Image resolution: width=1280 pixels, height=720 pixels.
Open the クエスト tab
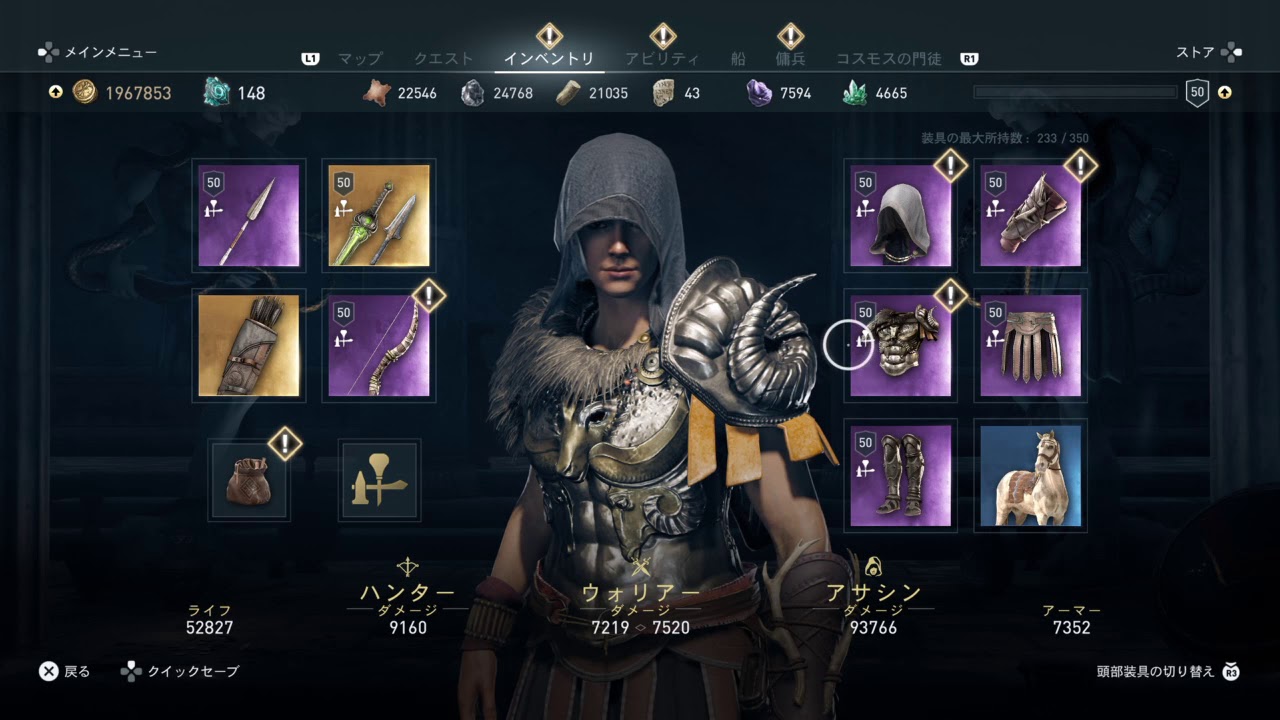point(443,59)
